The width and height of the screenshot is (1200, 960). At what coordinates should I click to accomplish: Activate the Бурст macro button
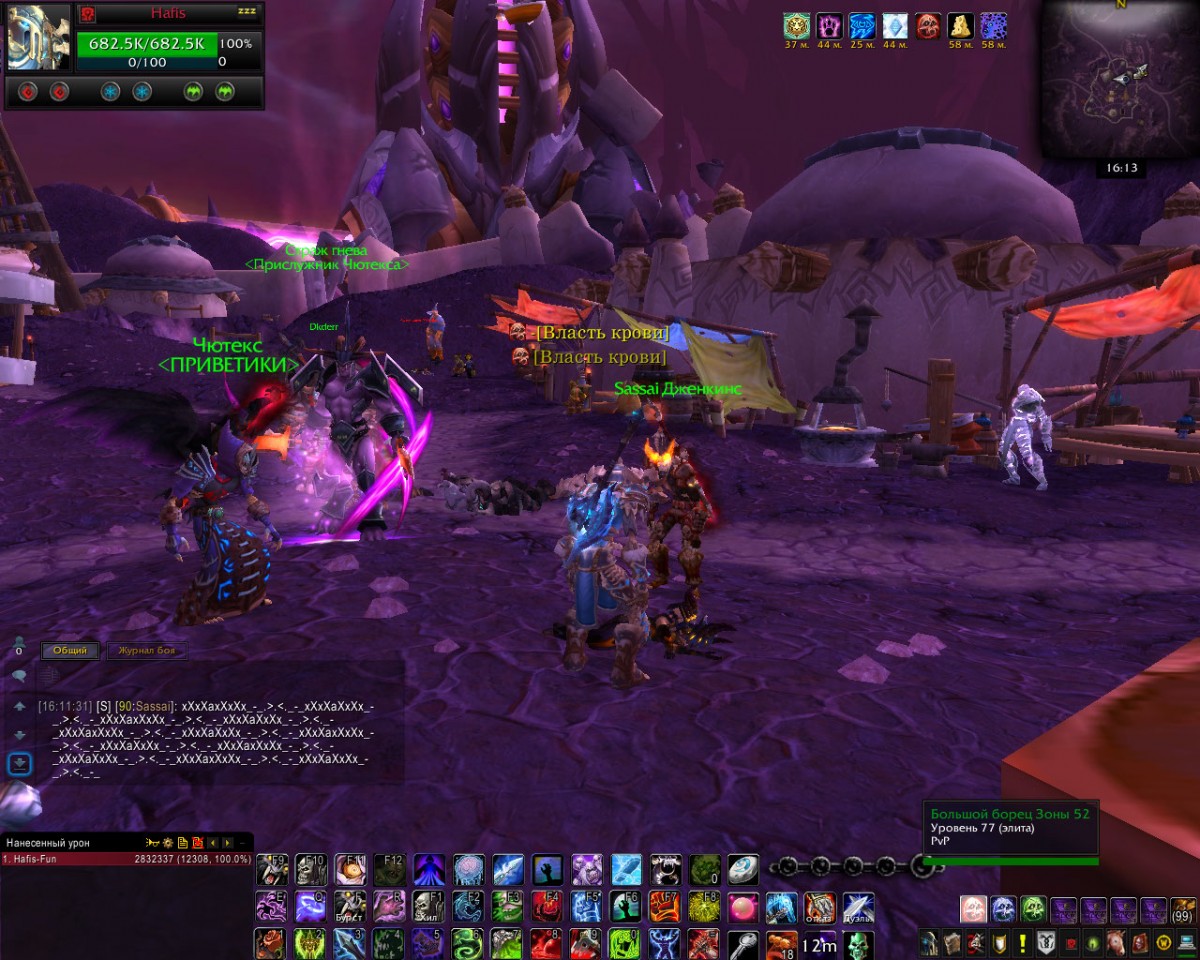pyautogui.click(x=350, y=907)
